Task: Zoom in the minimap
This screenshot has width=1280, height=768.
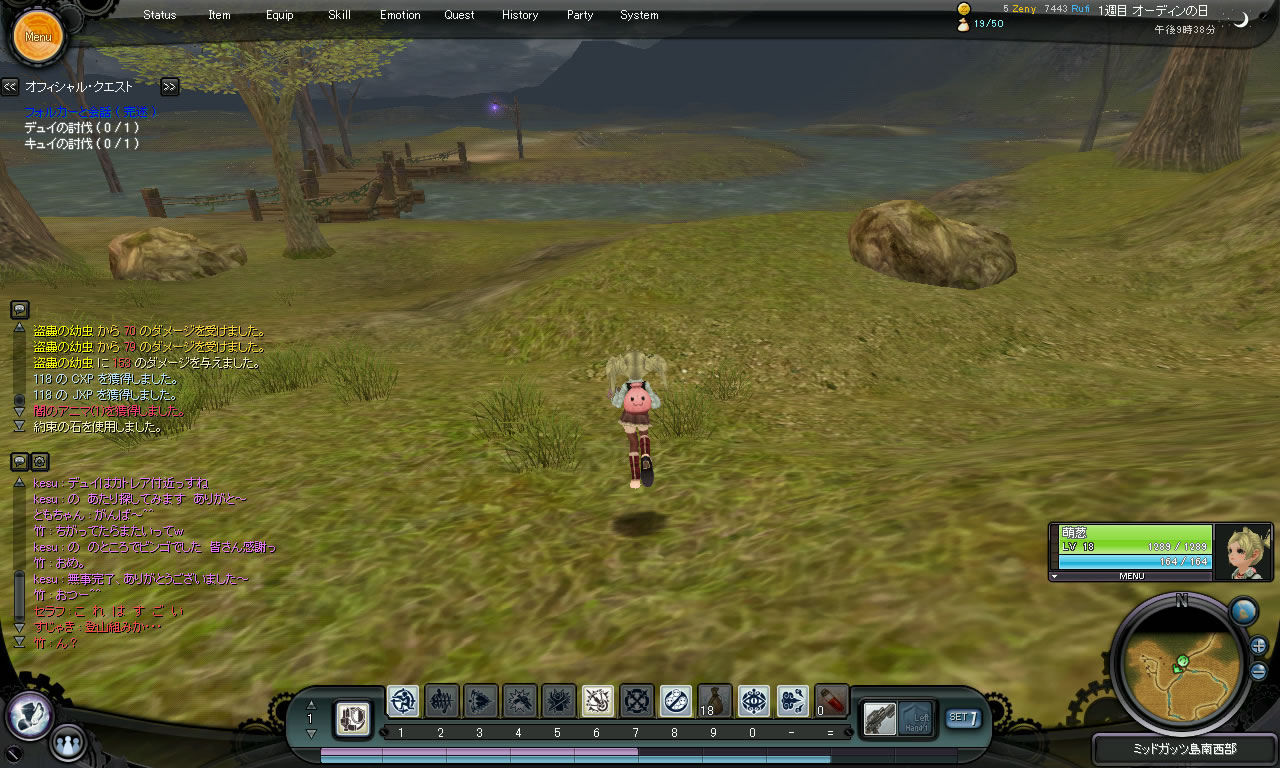Action: (x=1258, y=646)
